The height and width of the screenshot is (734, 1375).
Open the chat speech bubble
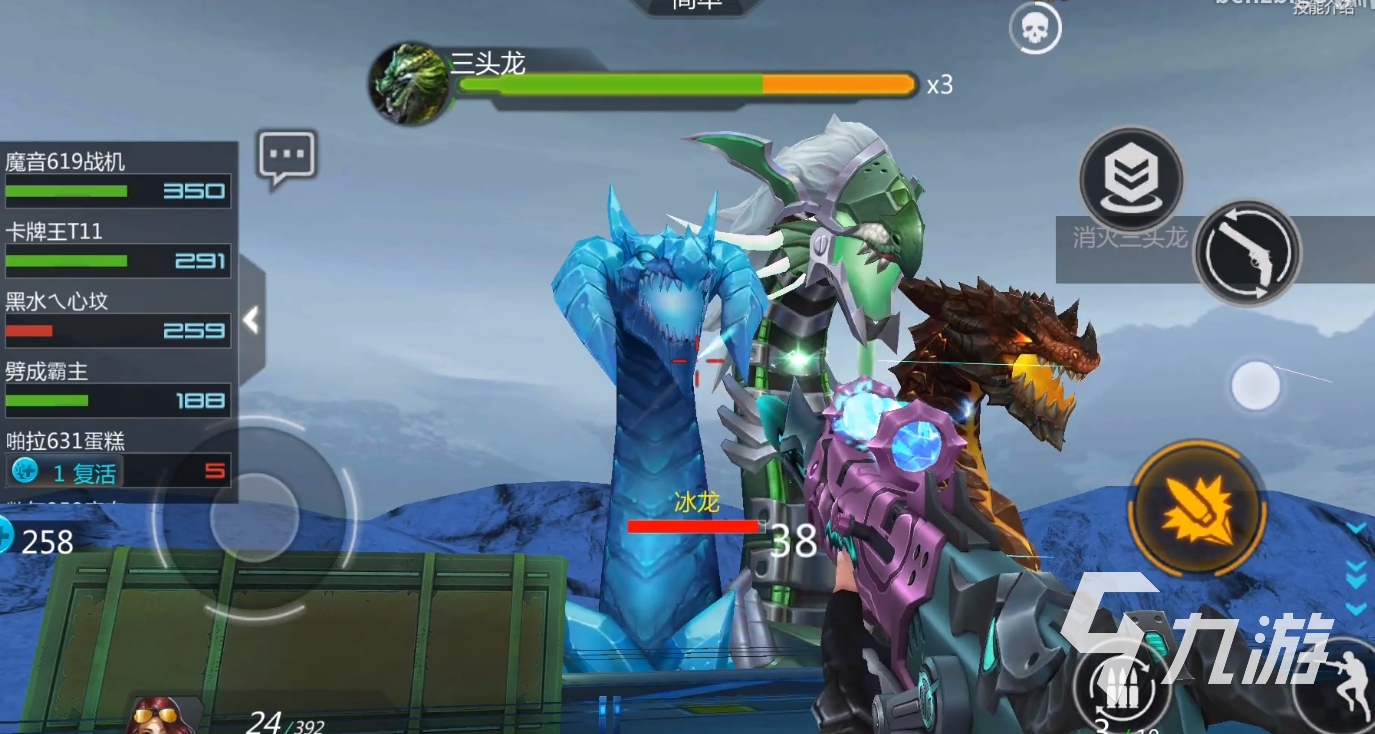(x=287, y=157)
